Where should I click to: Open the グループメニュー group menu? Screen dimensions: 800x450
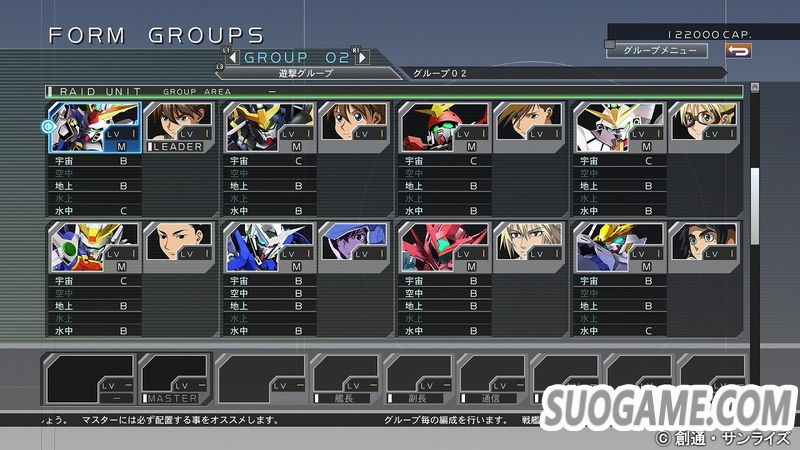(x=656, y=50)
